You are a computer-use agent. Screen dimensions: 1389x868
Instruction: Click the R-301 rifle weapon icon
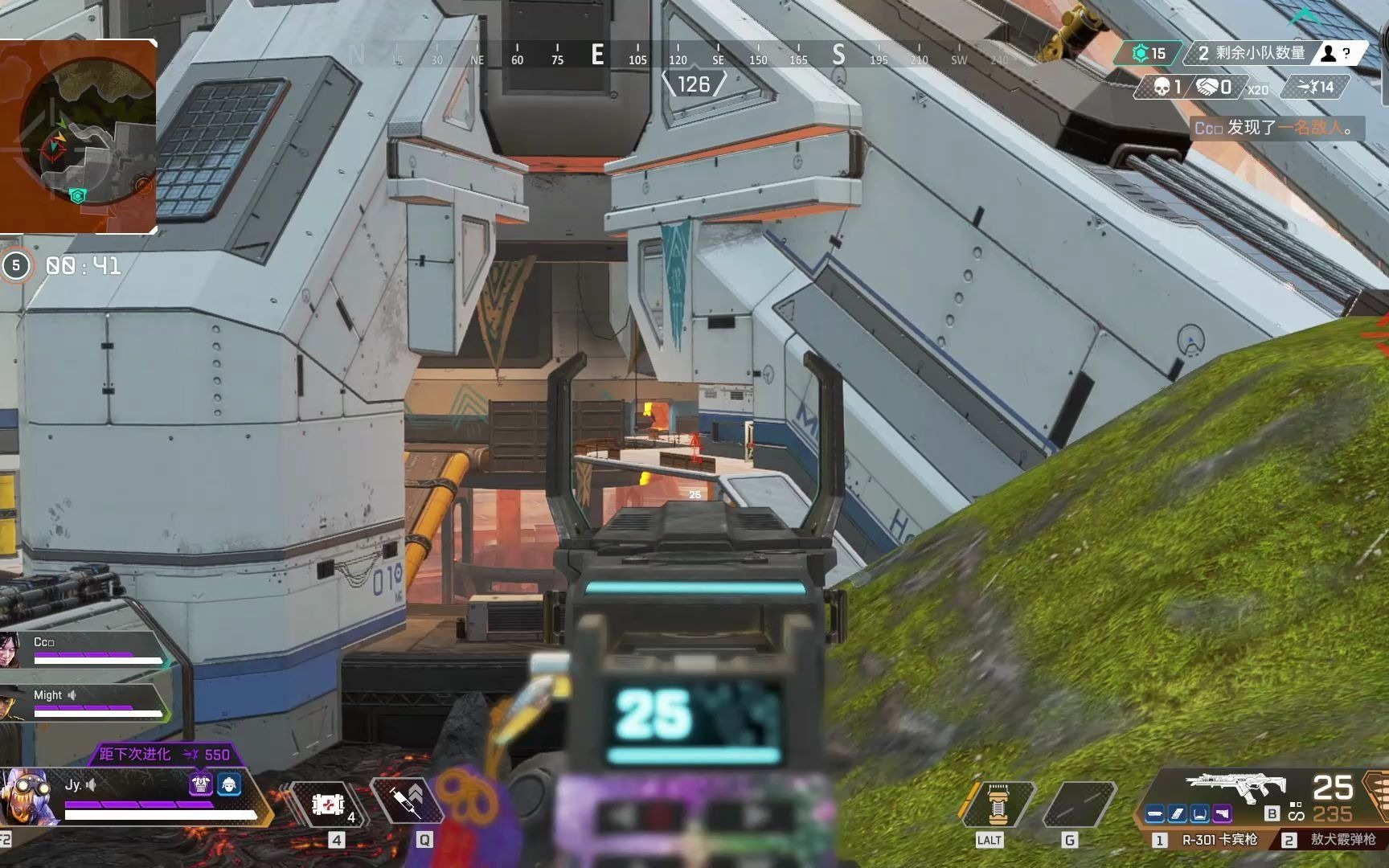pos(1235,786)
